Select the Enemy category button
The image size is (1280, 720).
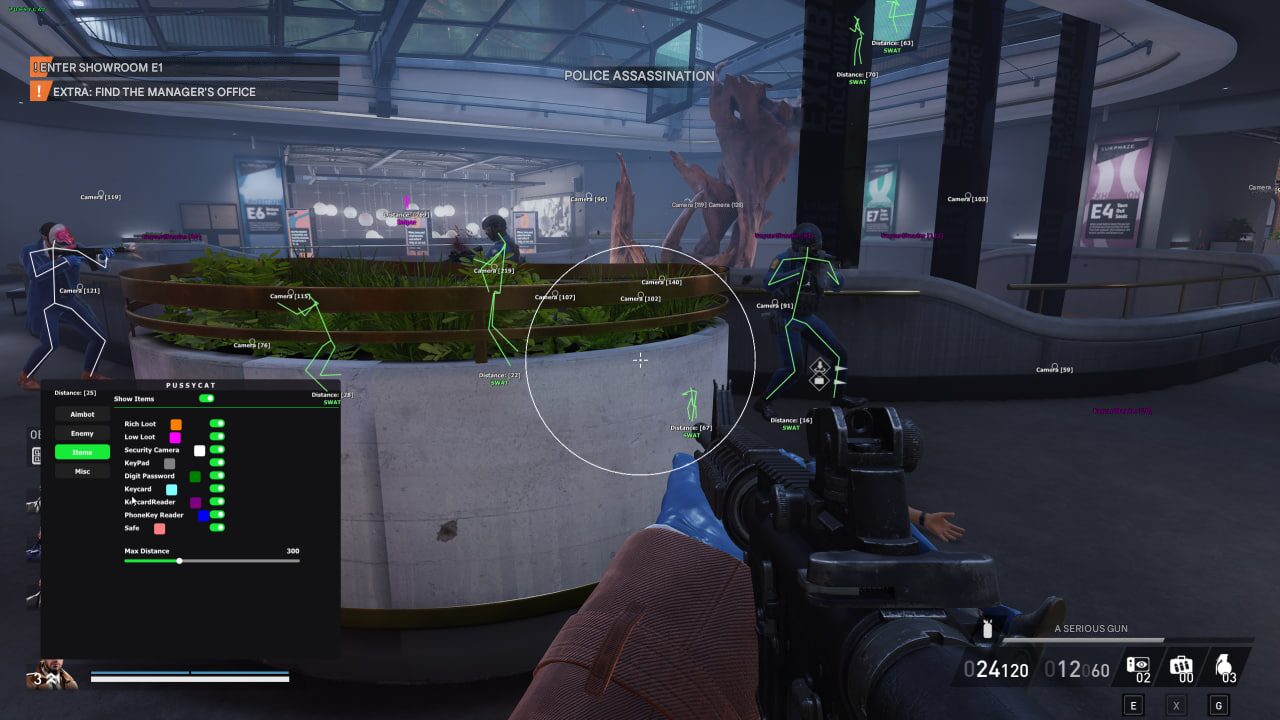tap(82, 433)
